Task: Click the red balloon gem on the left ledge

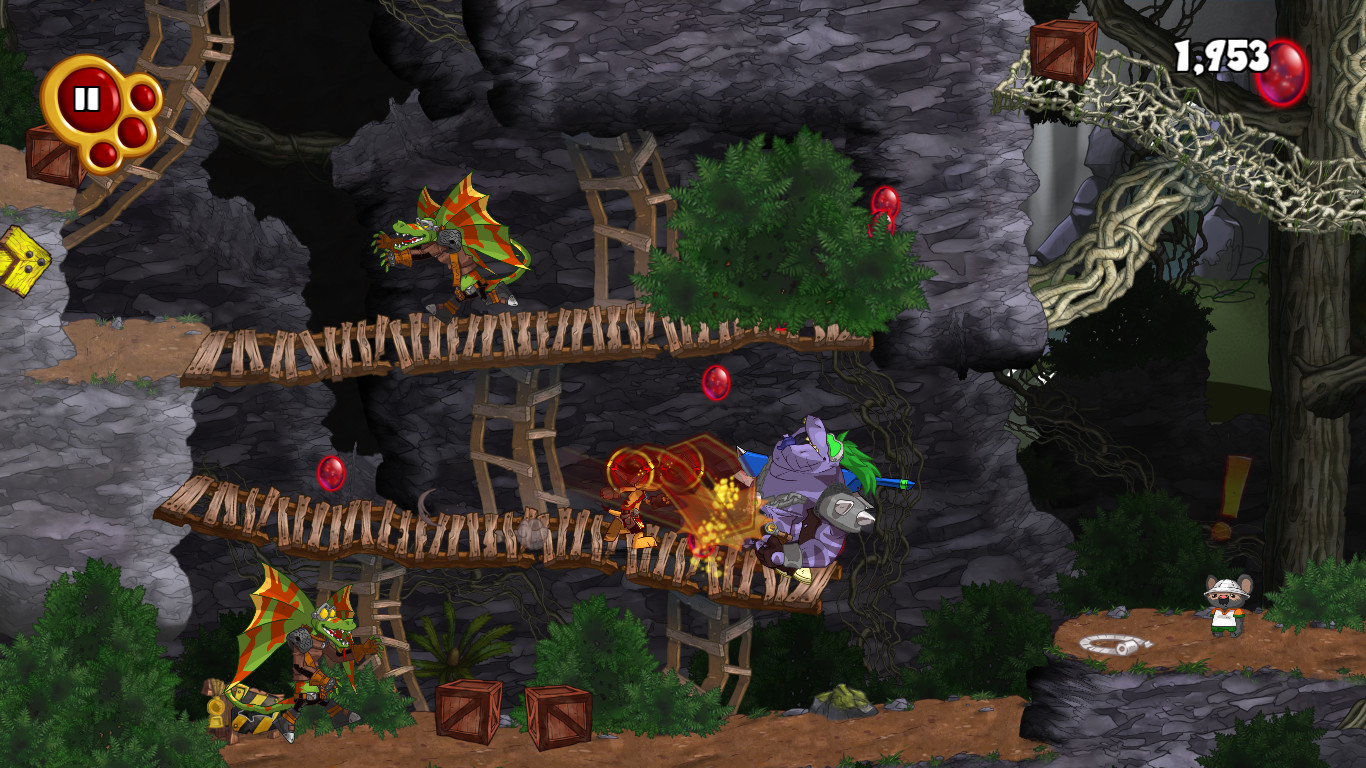Action: coord(332,473)
